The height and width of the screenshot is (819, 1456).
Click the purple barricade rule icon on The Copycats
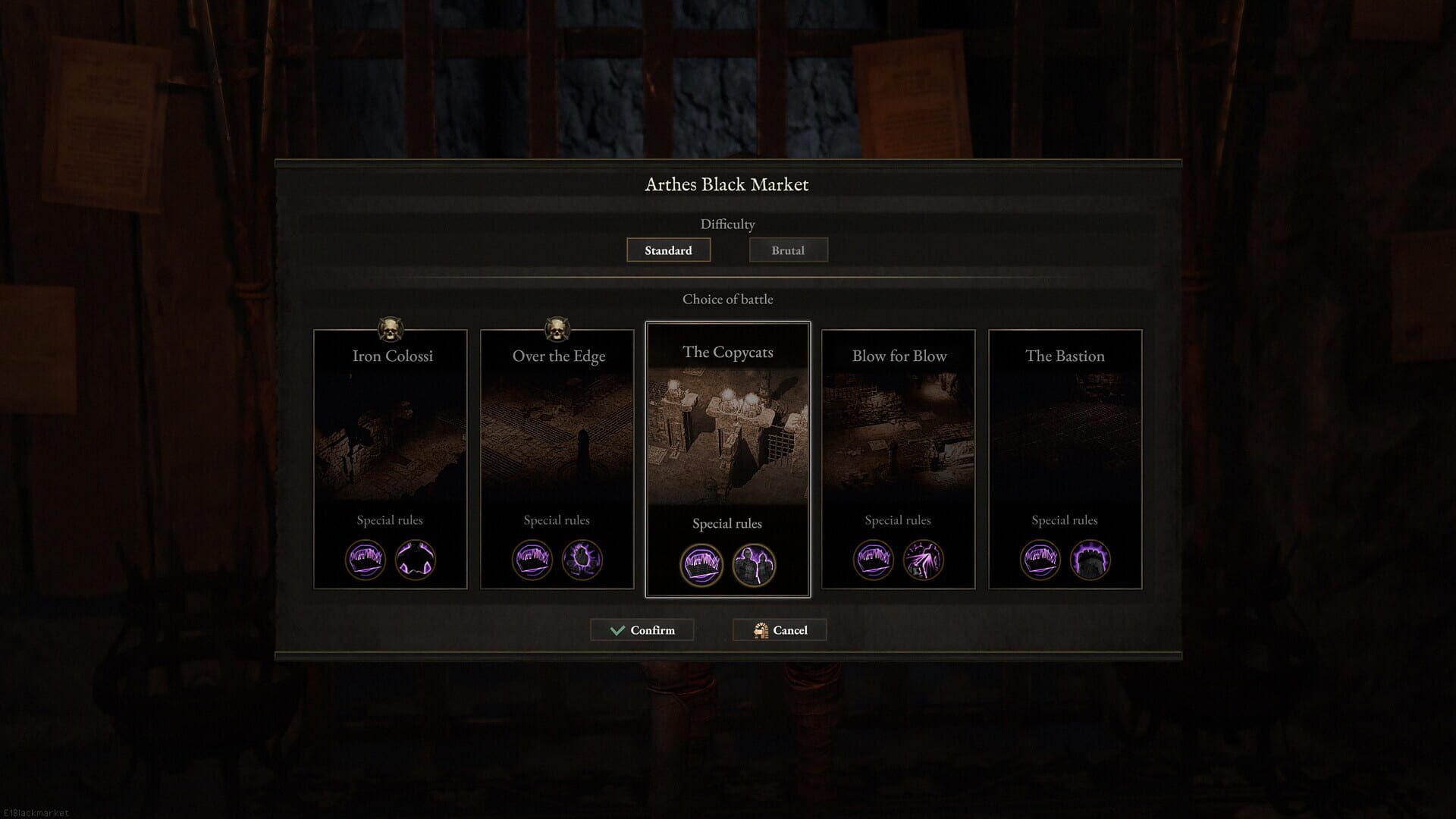coord(701,564)
